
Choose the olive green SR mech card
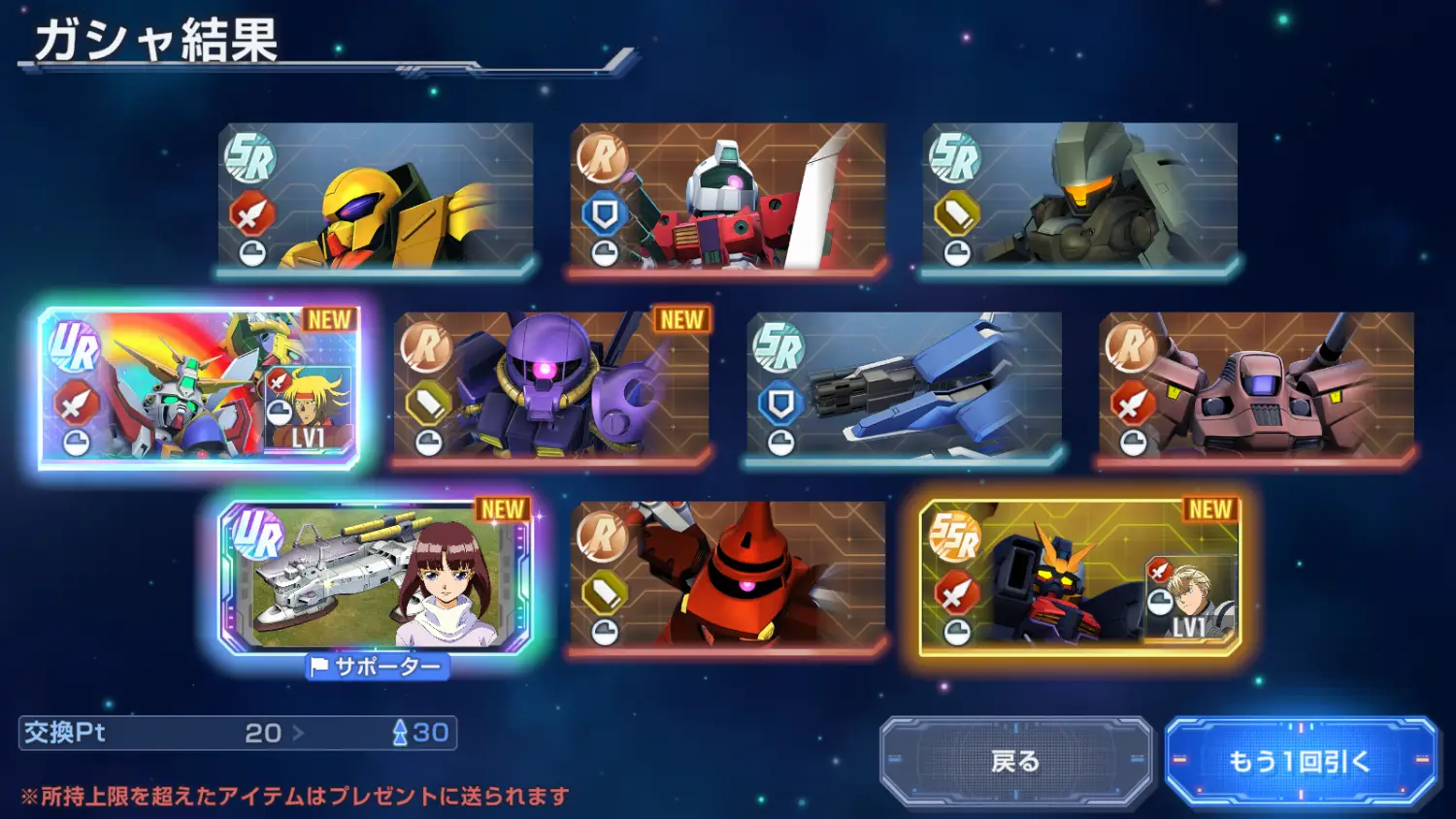click(1079, 197)
